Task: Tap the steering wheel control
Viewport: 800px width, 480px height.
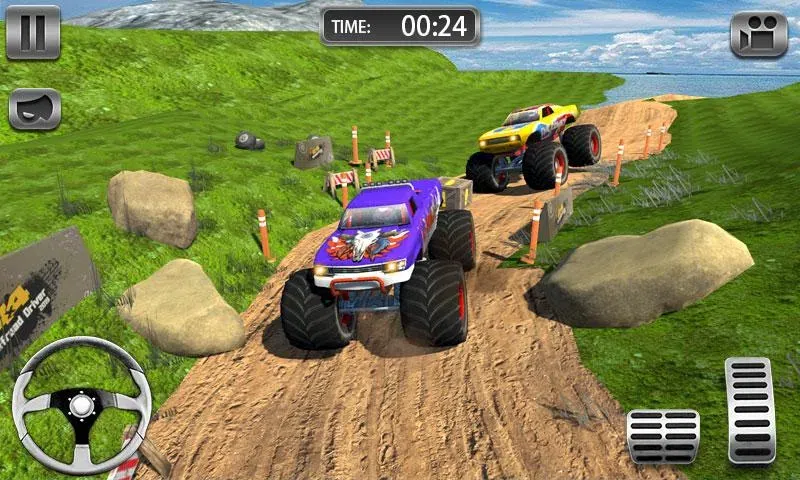Action: [81, 405]
